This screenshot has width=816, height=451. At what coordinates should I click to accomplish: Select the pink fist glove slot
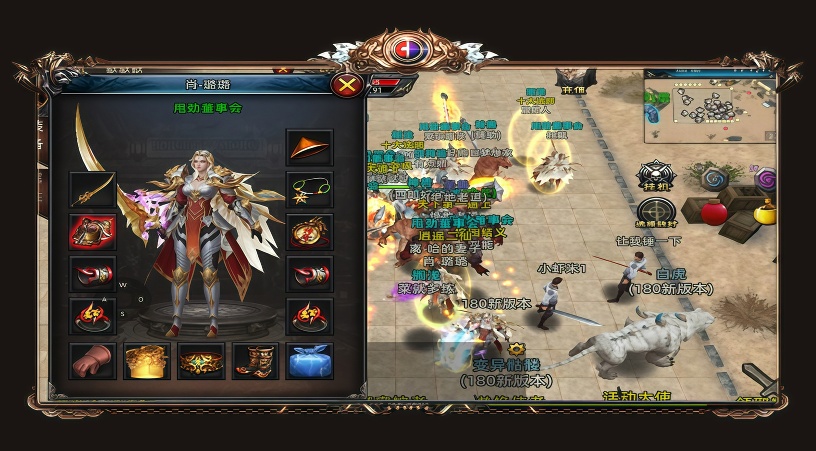92,360
